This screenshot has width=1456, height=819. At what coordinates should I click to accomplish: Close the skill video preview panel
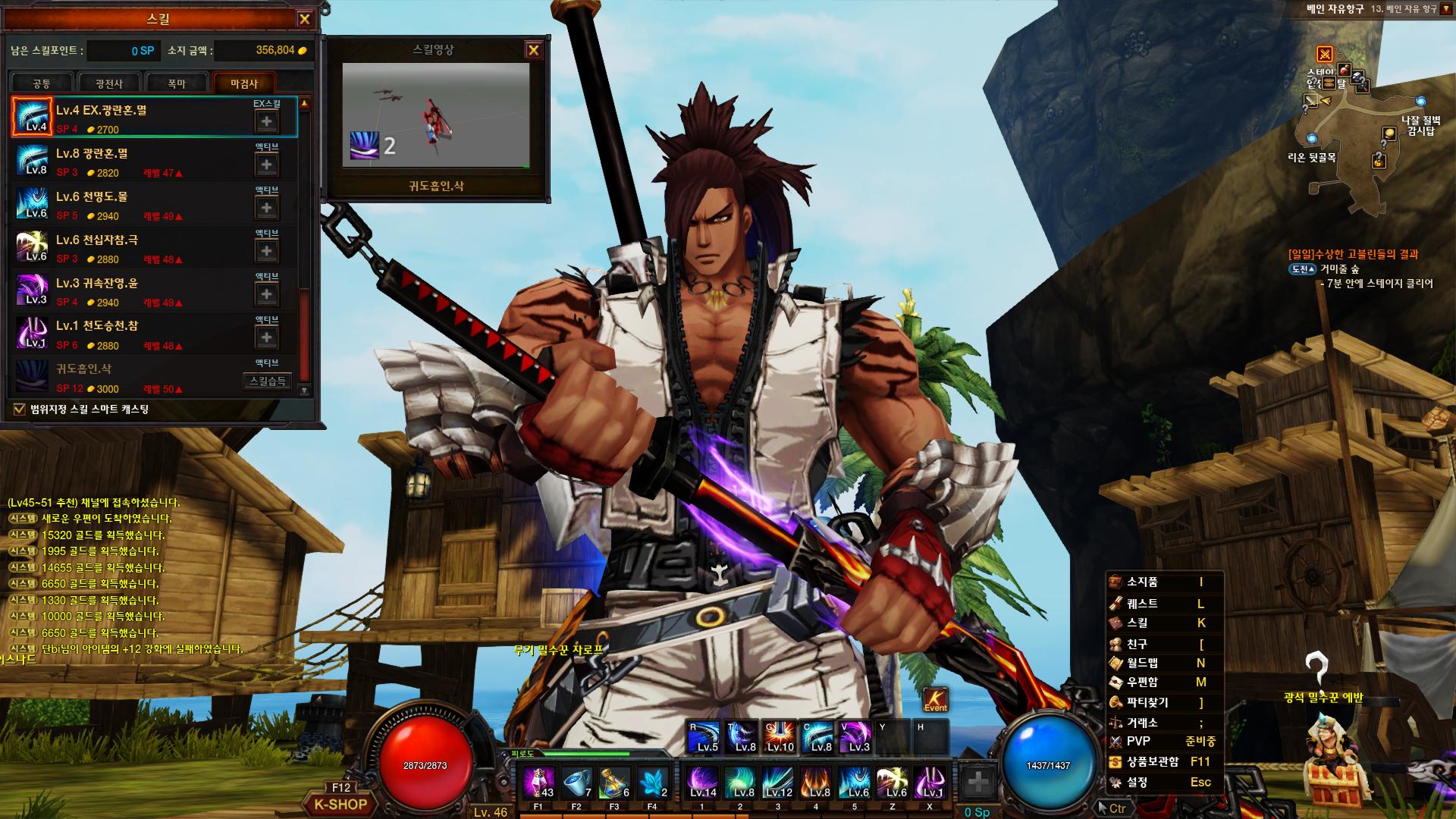[533, 50]
